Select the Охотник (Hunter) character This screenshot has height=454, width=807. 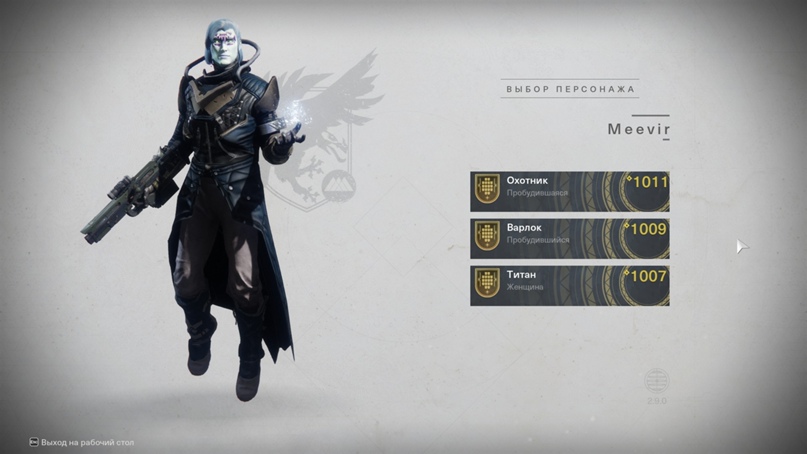pos(569,191)
